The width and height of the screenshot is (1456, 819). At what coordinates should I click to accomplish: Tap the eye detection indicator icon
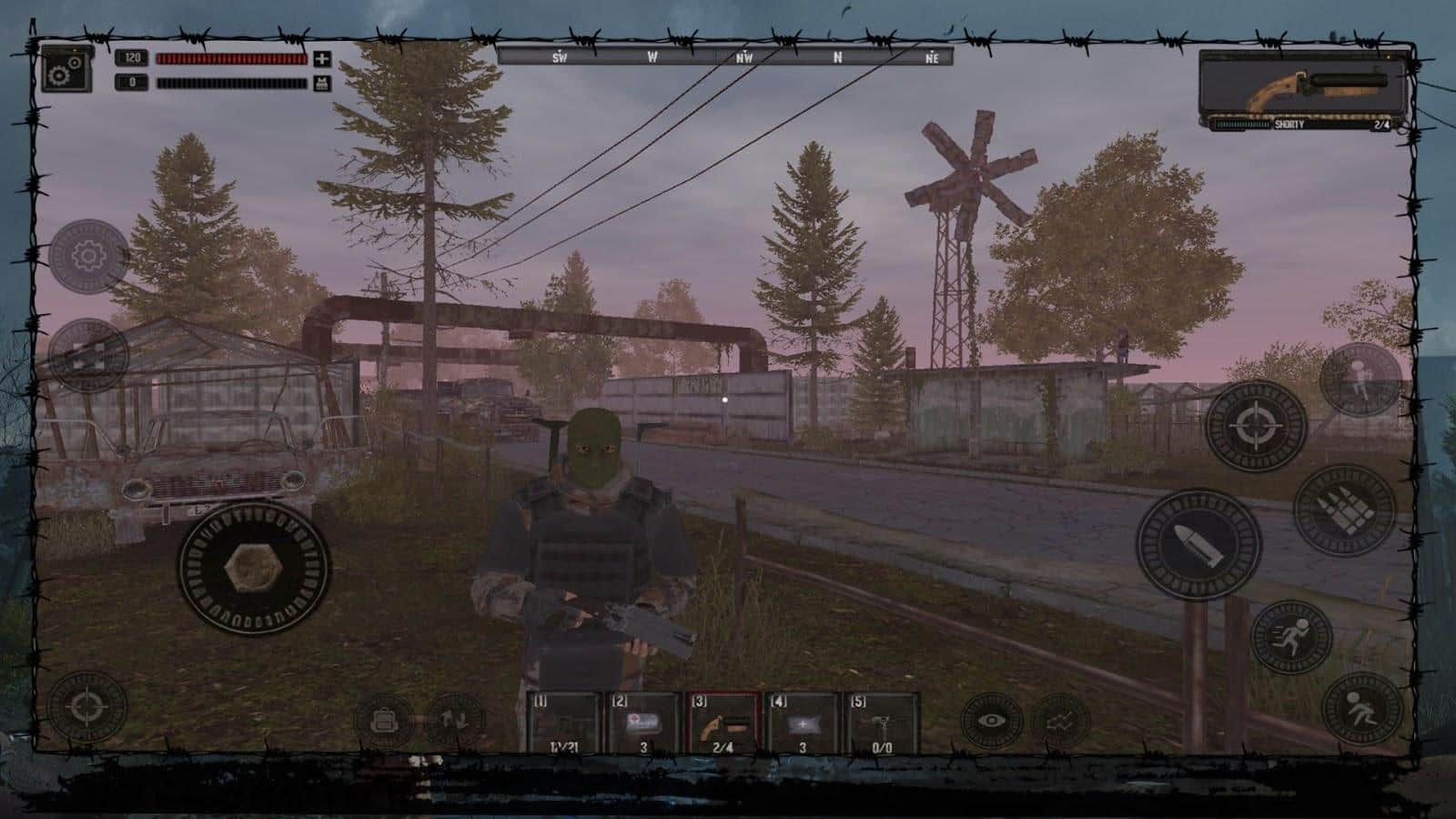point(992,719)
